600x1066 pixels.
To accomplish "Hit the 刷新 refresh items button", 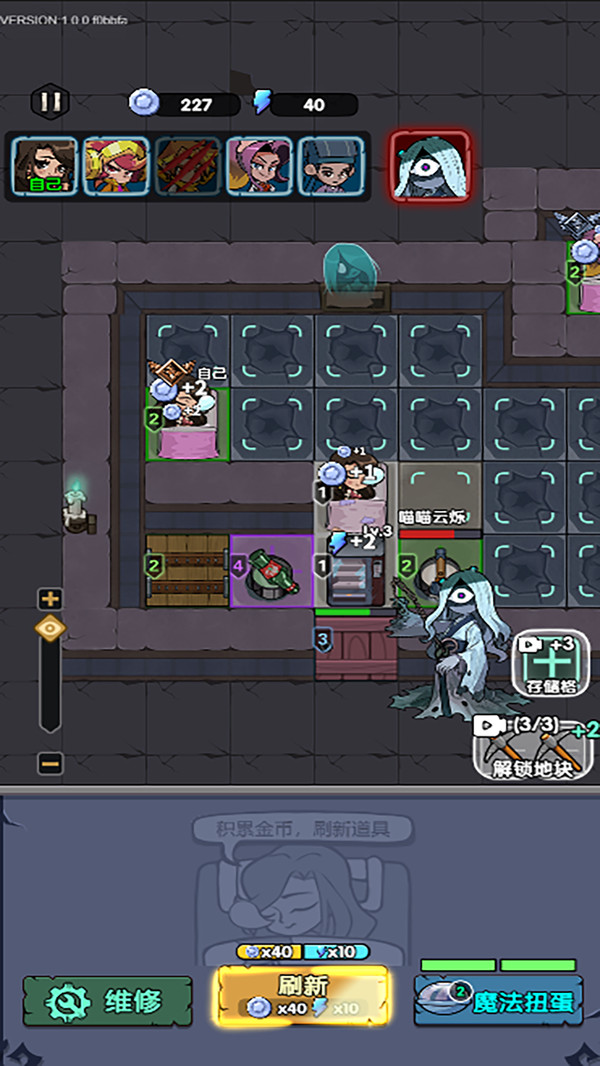I will point(302,996).
